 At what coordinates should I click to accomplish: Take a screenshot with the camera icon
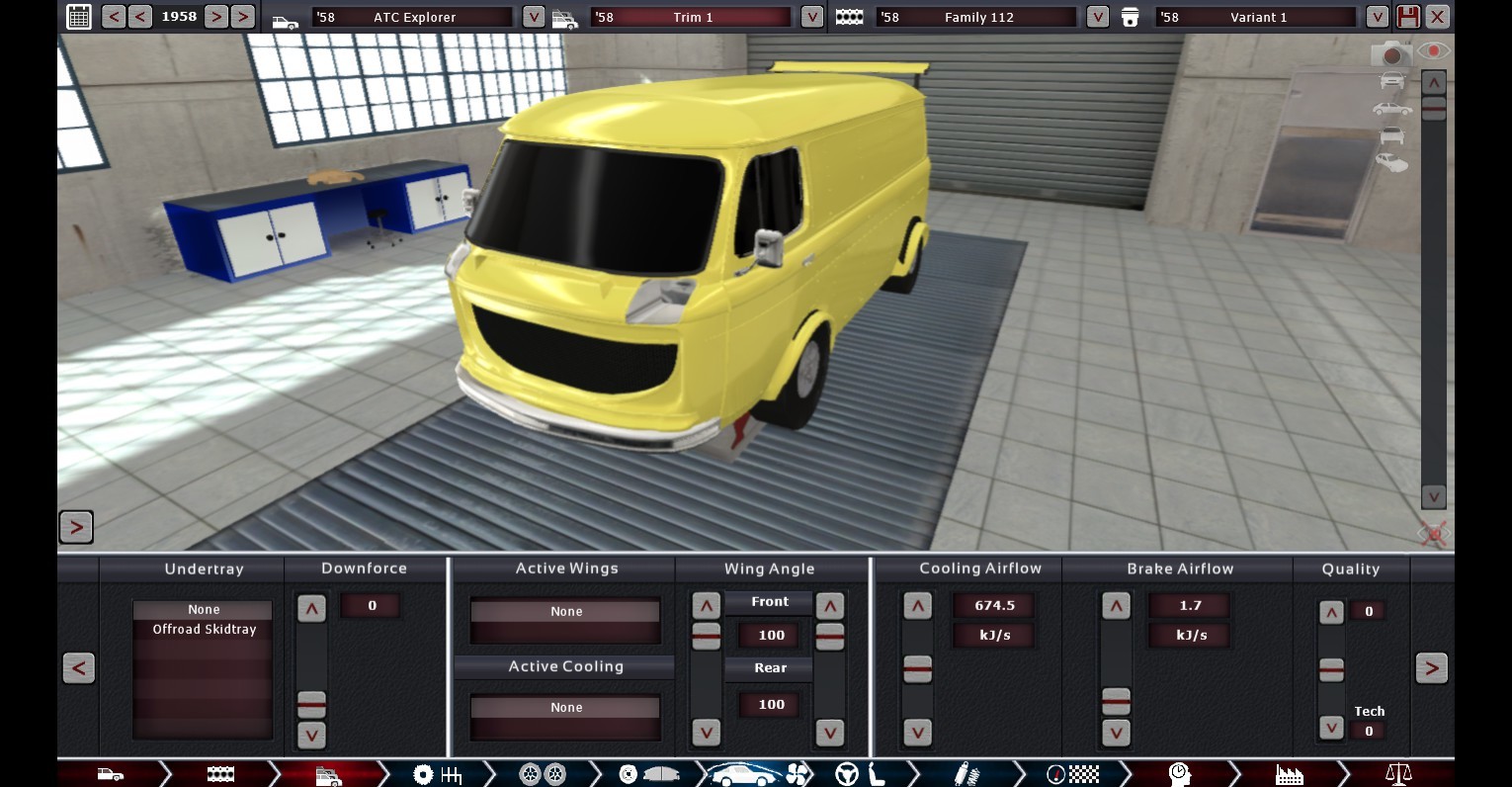[x=1391, y=54]
